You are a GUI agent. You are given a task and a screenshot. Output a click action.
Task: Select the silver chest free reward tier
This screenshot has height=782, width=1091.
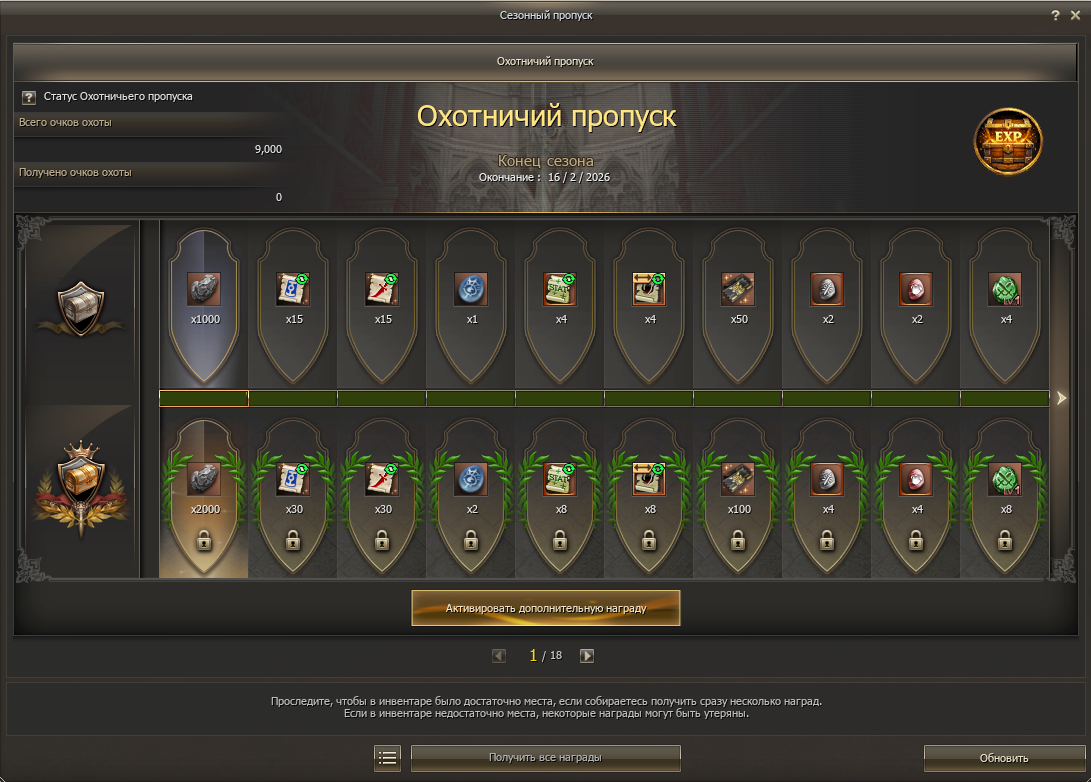pos(79,305)
